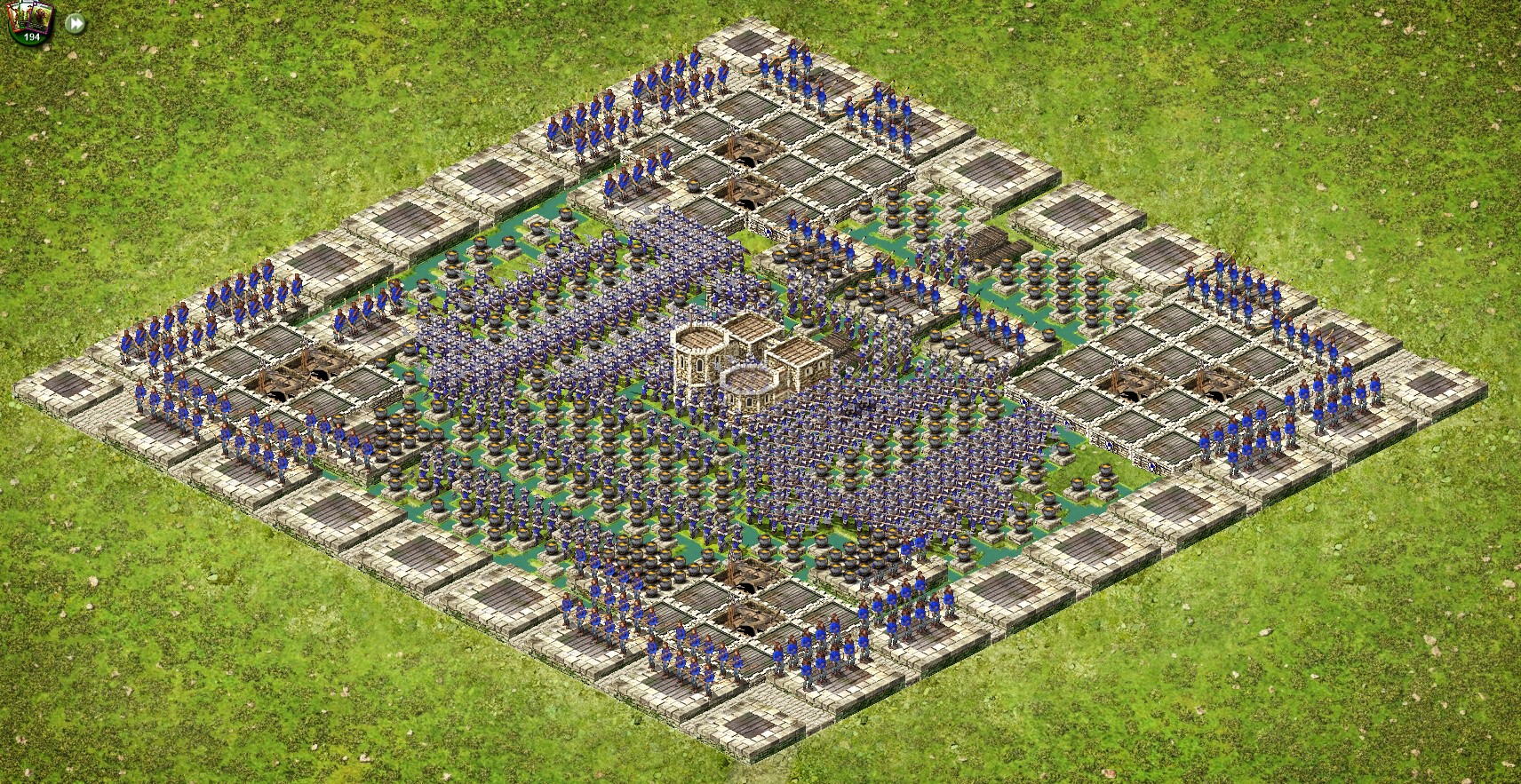
Task: Click the green fast-forward button
Action: tap(76, 23)
